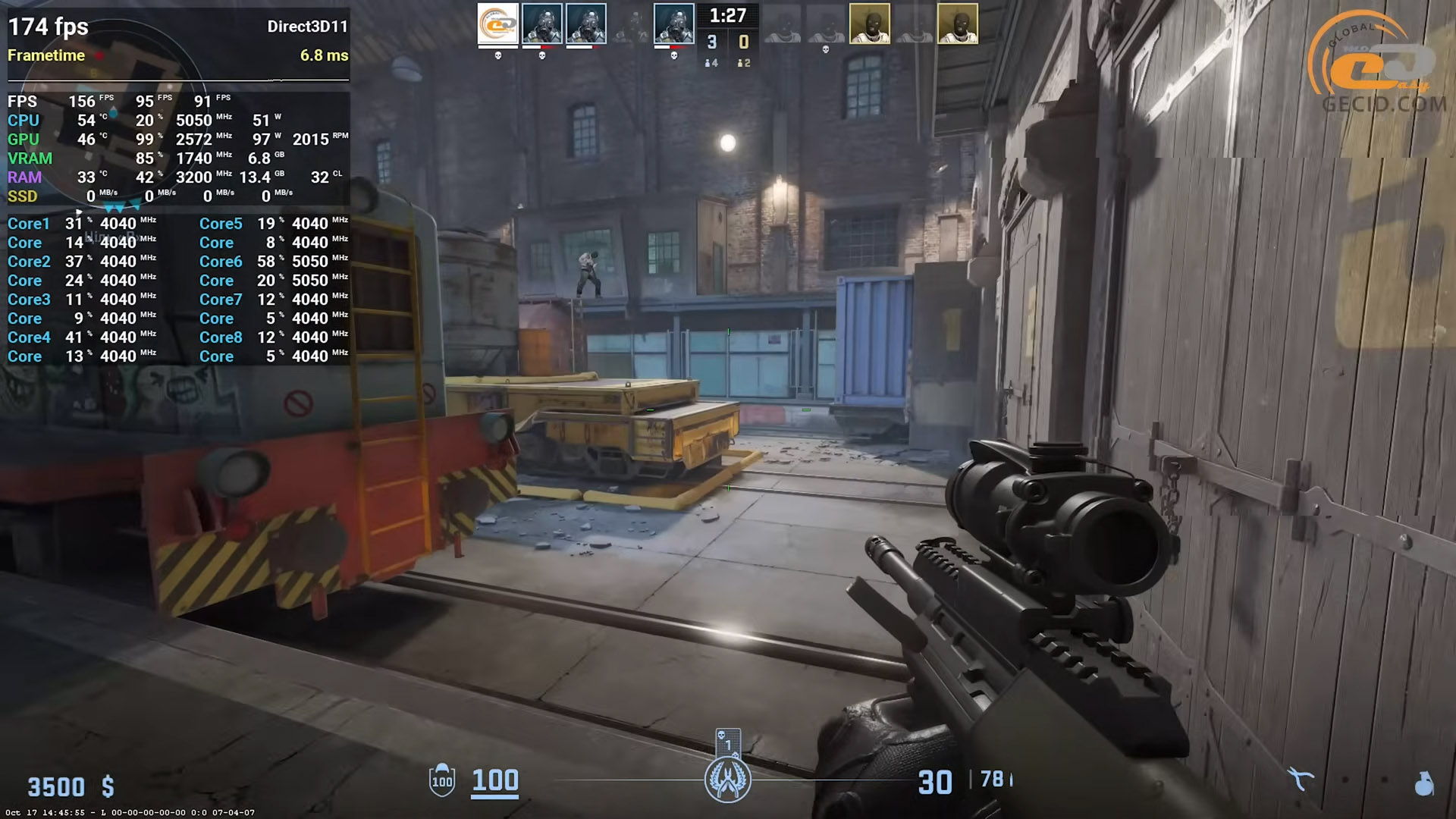Viewport: 1456px width, 819px height.
Task: Click the Counter-Terrorist avatar beside the round timer
Action: (673, 24)
